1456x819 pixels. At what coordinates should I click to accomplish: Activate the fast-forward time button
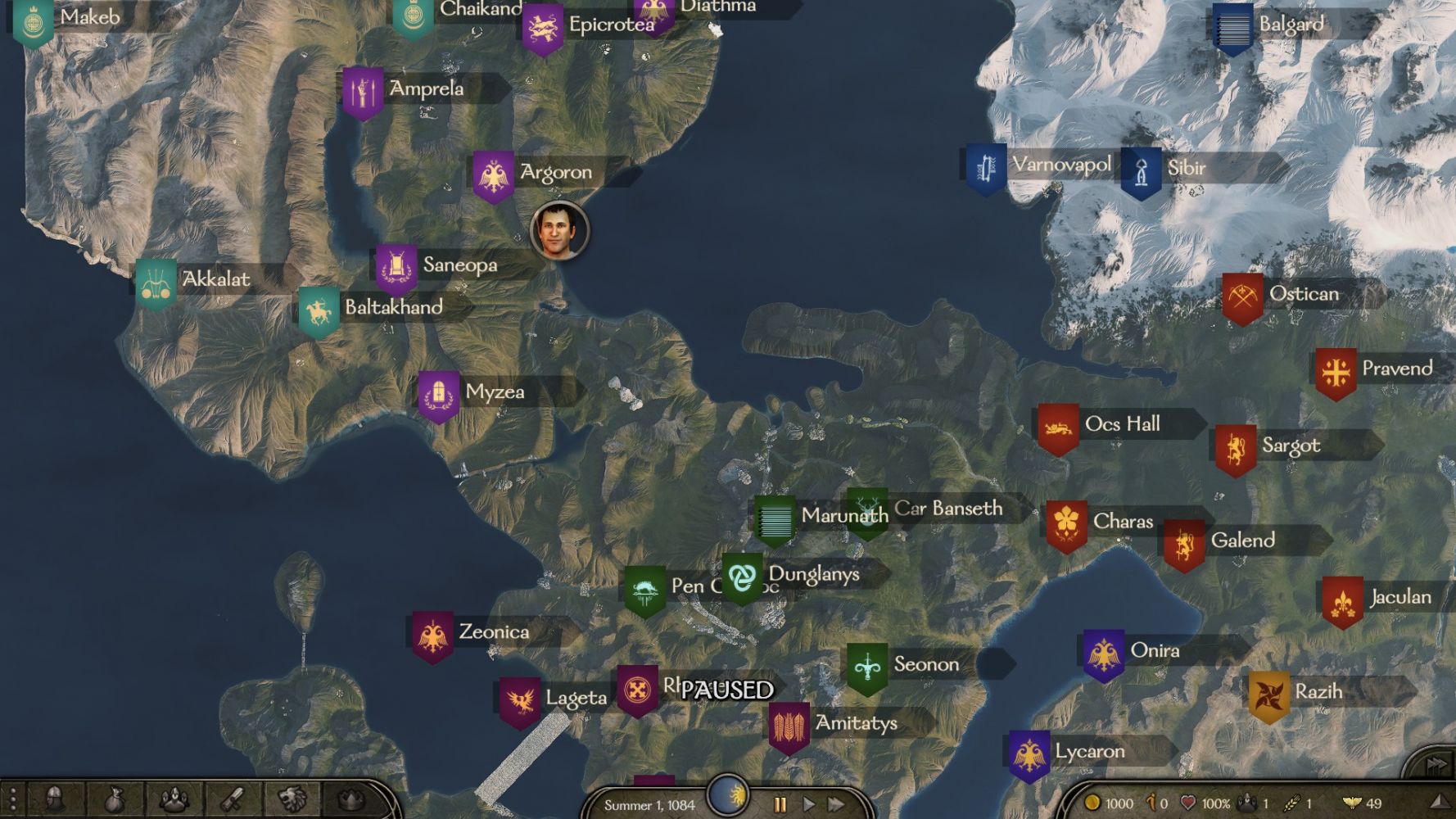pos(836,804)
